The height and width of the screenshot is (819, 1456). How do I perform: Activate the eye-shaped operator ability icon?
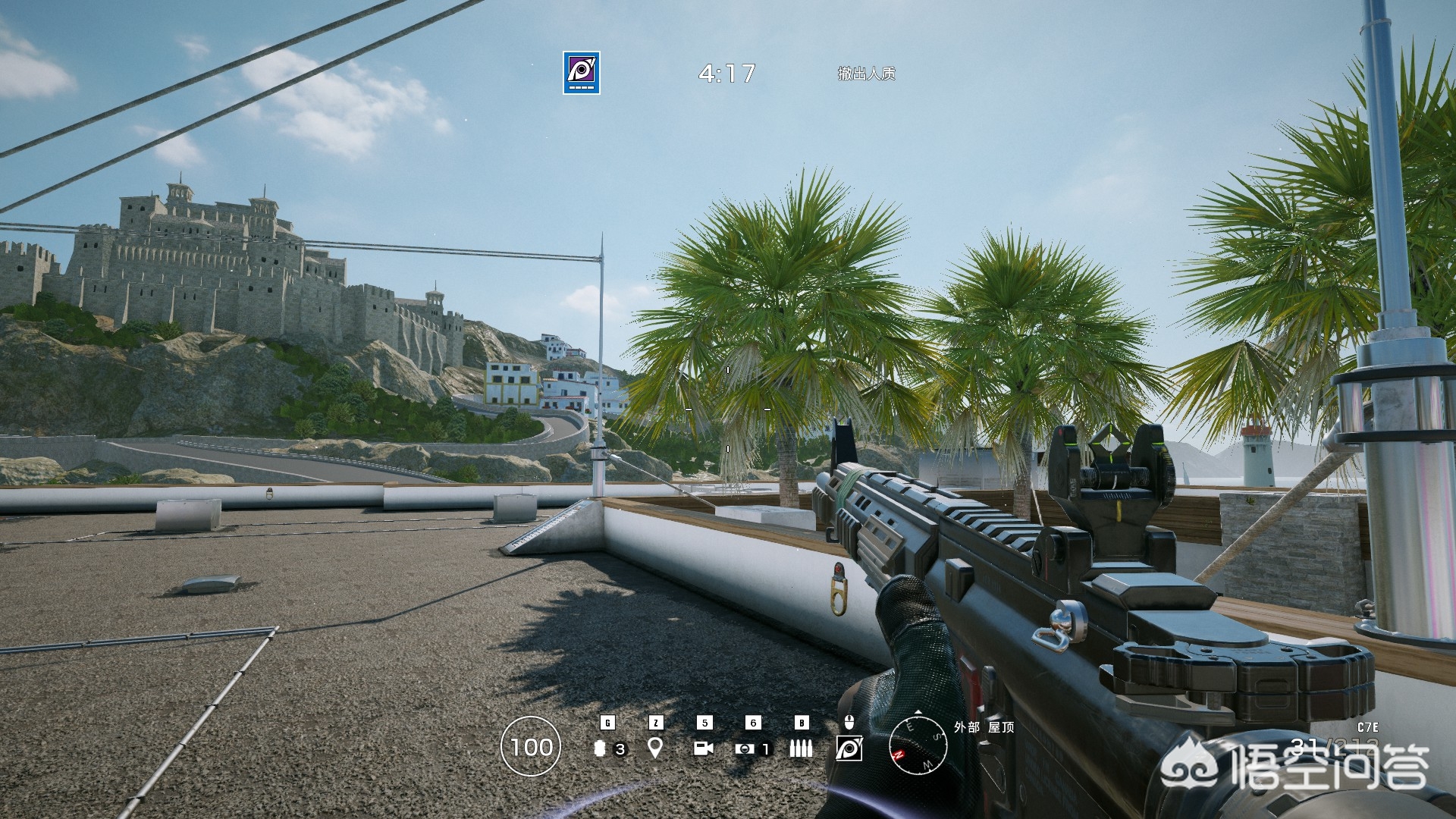849,748
